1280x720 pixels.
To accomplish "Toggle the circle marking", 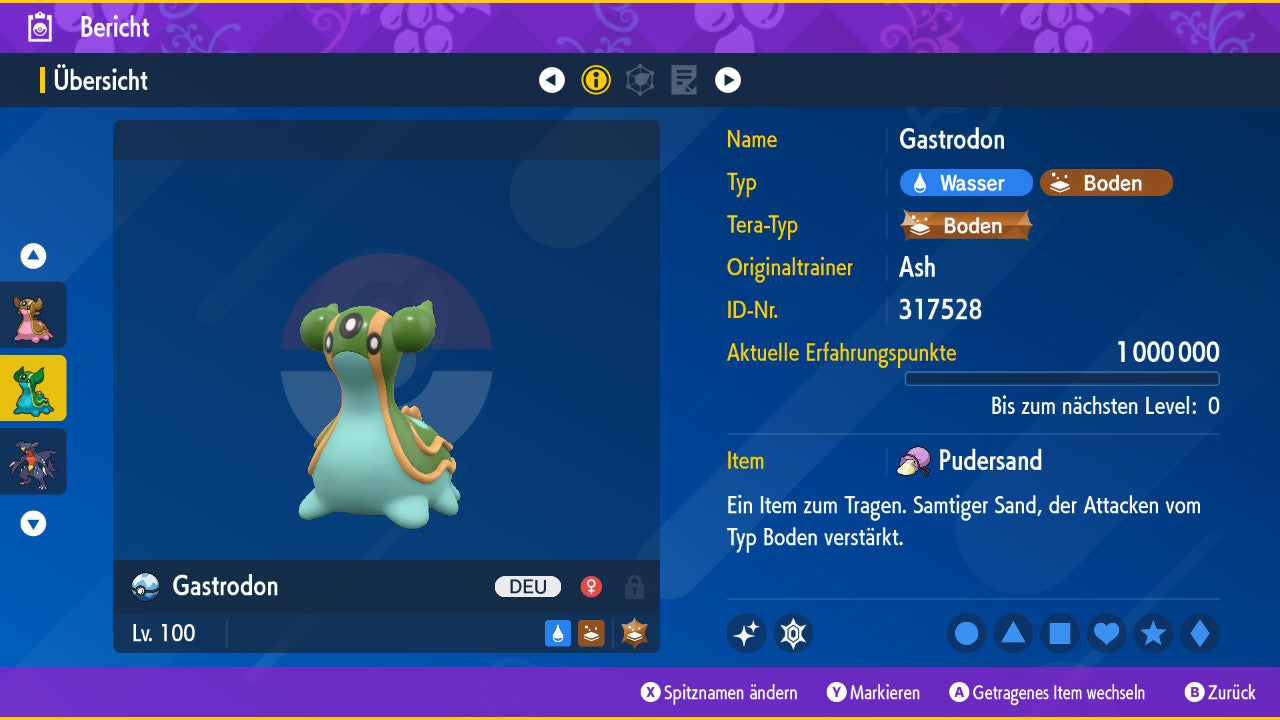I will [x=967, y=633].
